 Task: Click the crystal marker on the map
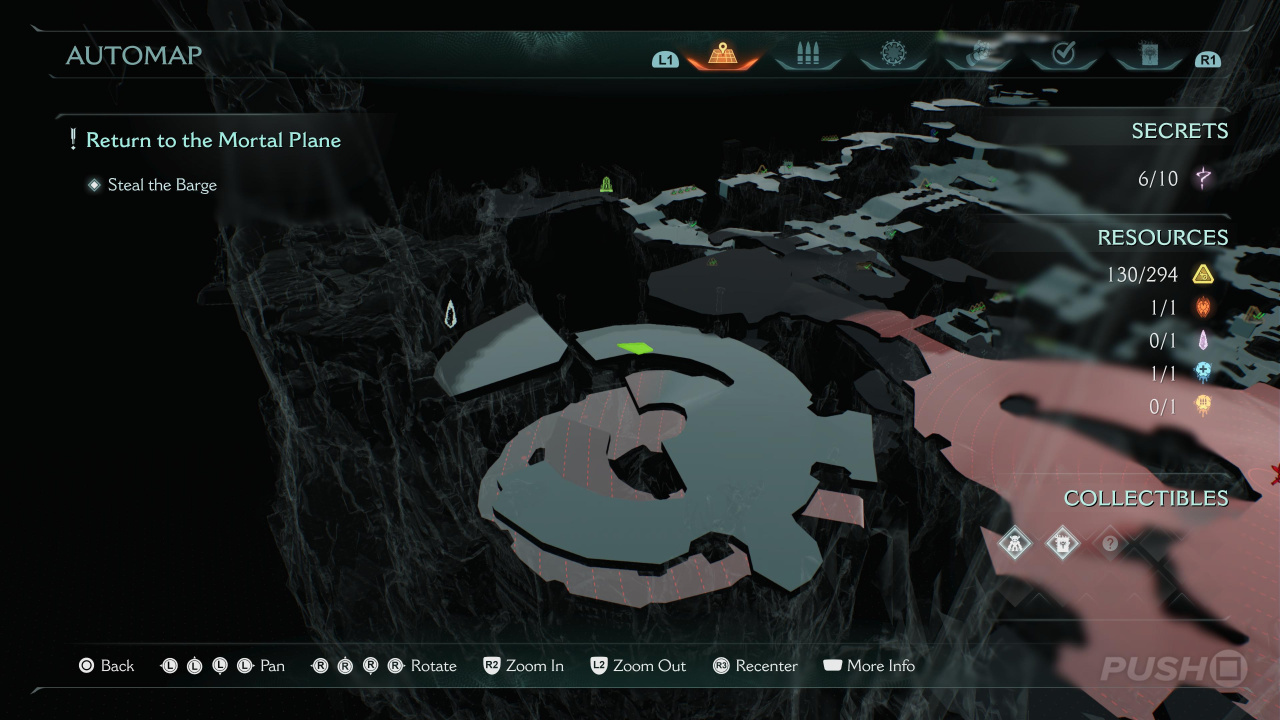(451, 314)
